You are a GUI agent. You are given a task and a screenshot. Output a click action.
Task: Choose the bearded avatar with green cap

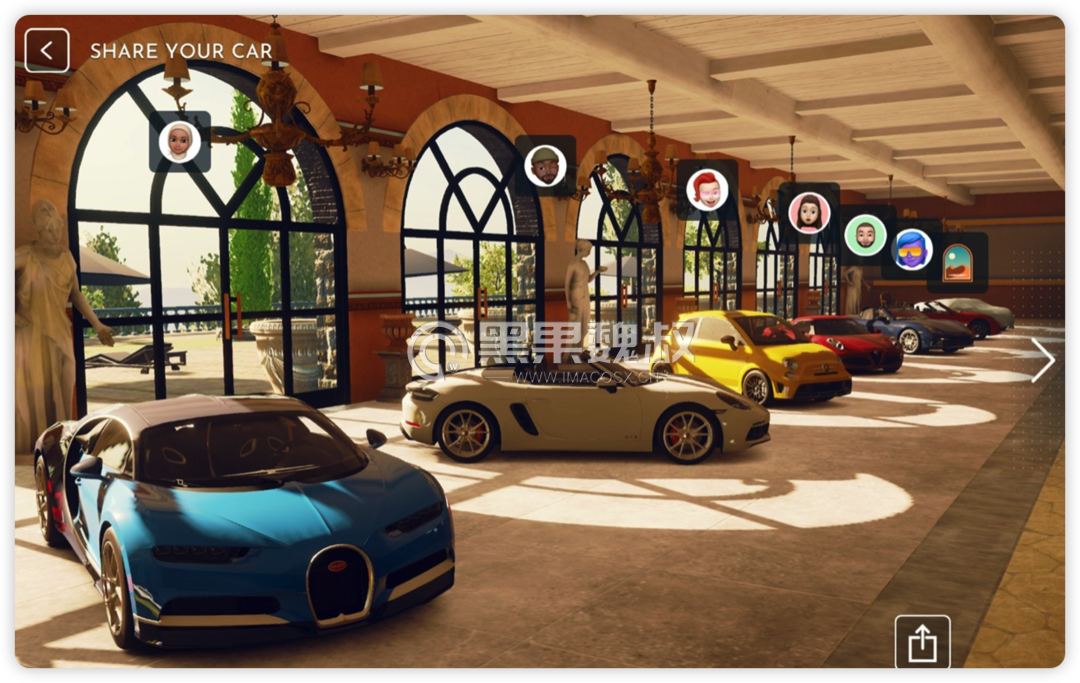click(545, 165)
